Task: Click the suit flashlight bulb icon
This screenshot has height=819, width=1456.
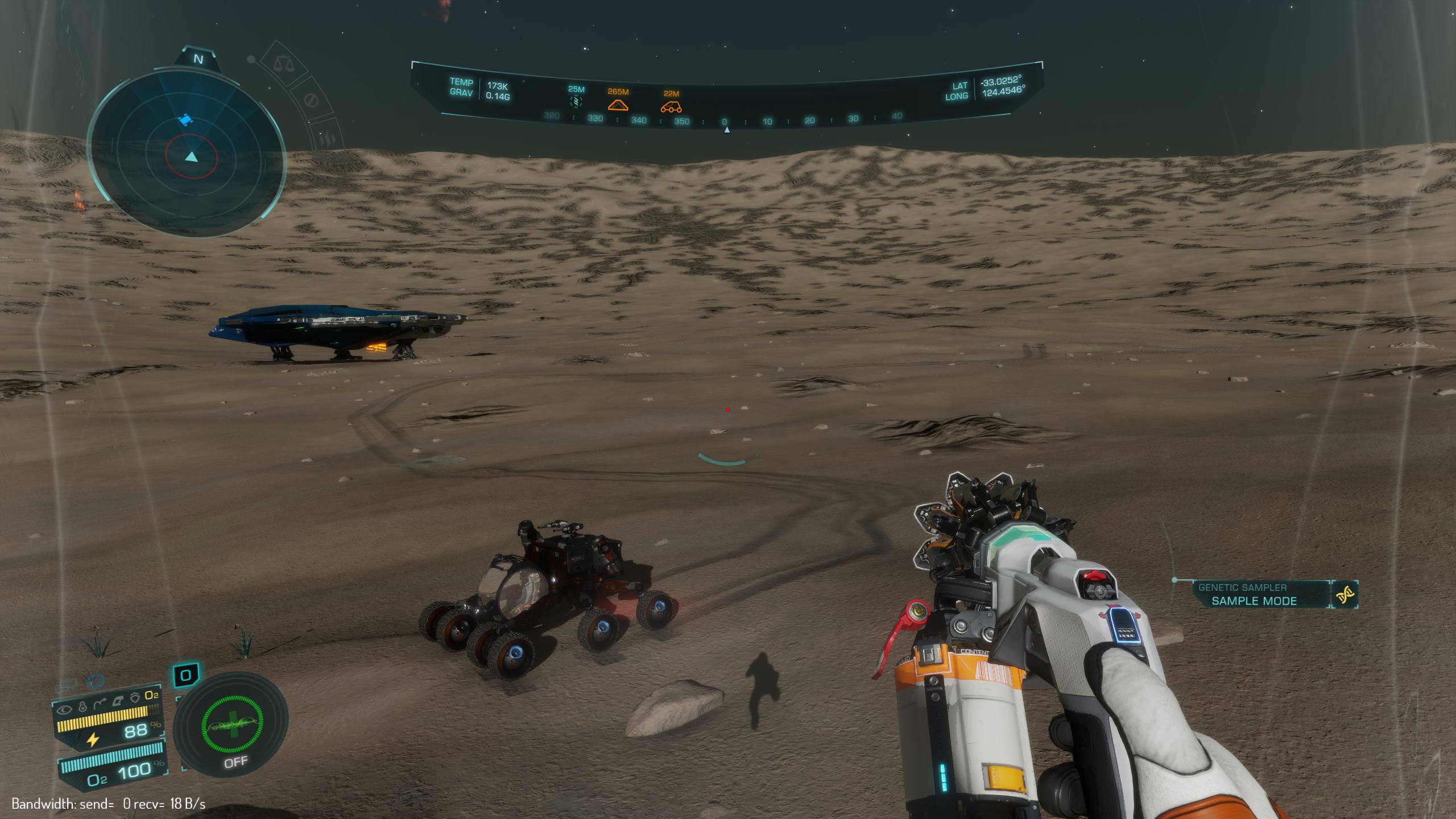Action: [x=83, y=709]
